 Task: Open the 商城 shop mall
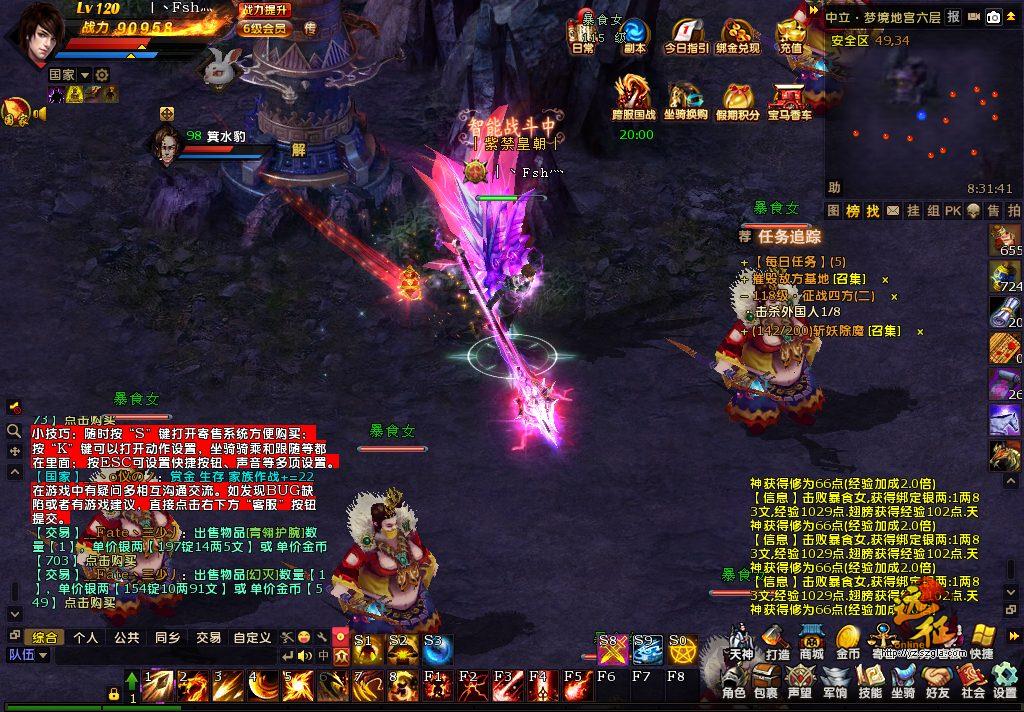[x=811, y=640]
